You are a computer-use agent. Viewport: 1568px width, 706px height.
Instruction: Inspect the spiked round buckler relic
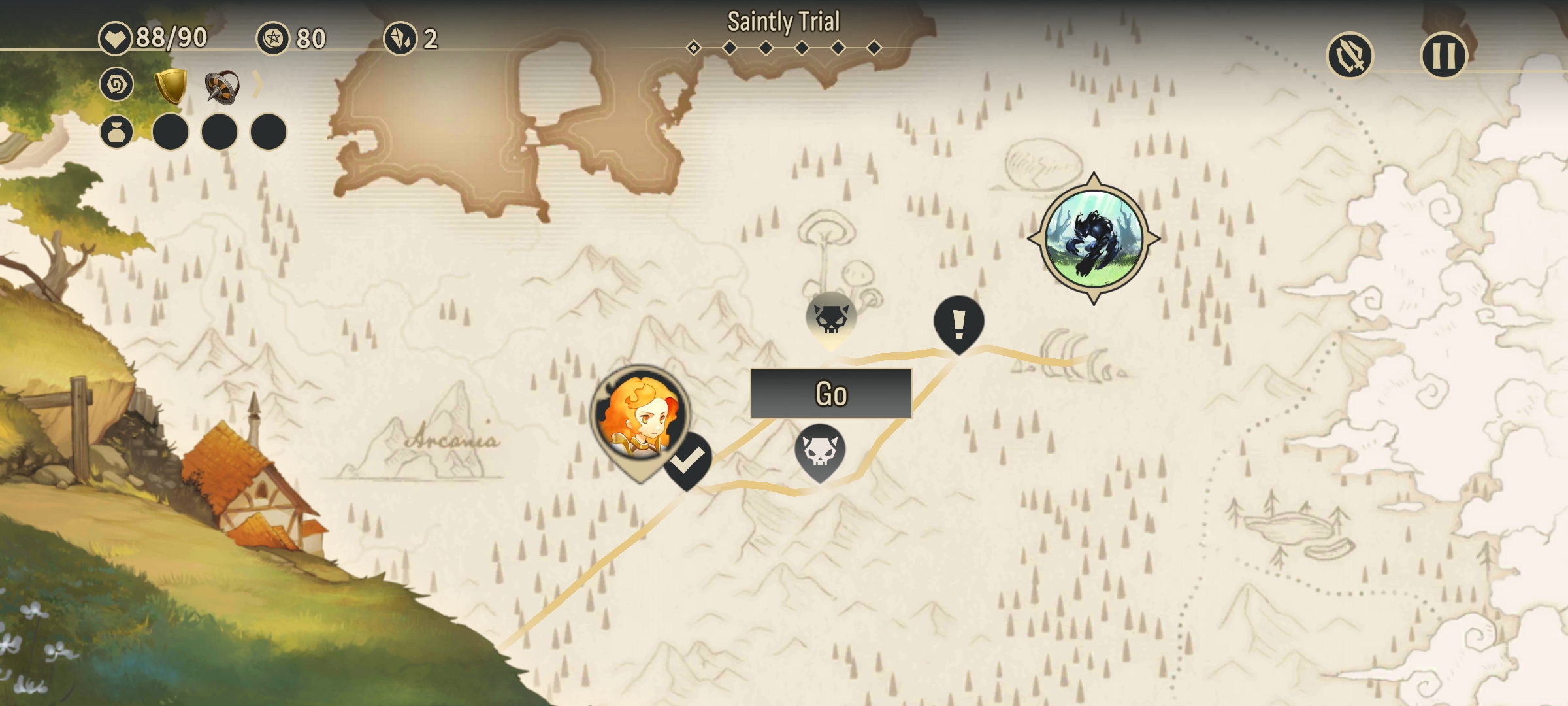pyautogui.click(x=221, y=86)
